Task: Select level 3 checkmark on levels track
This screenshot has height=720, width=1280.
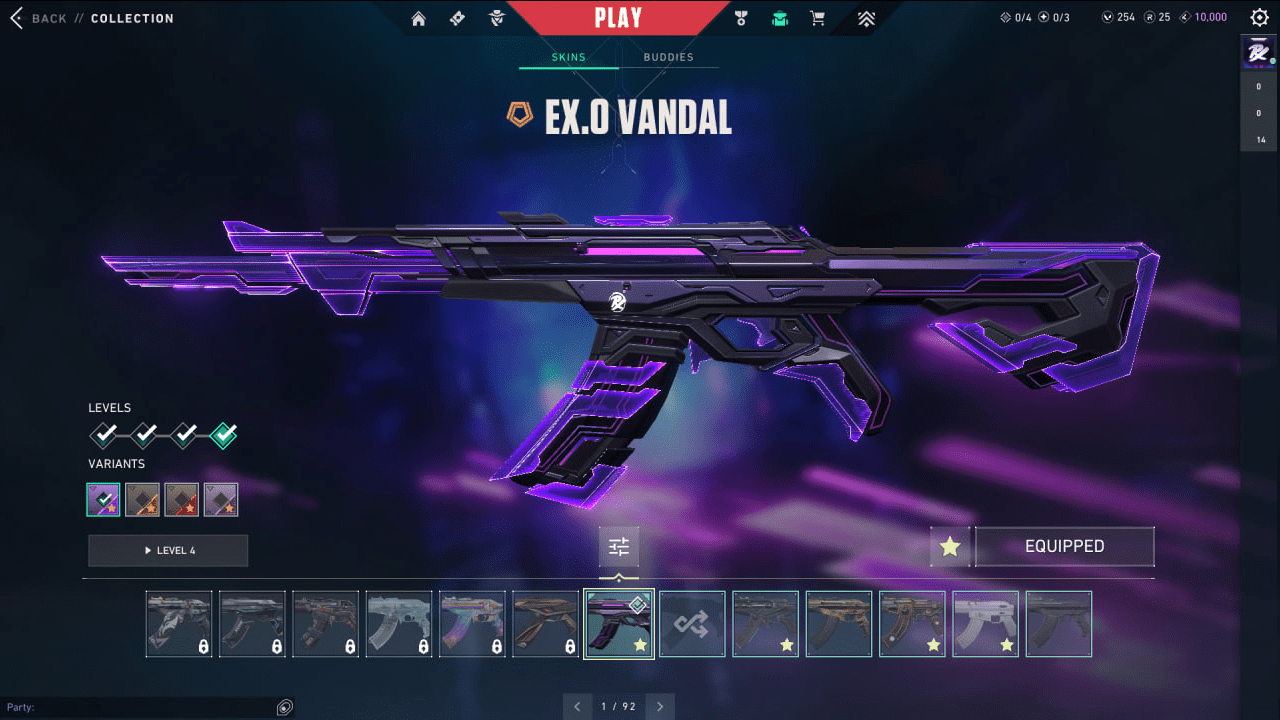Action: (x=184, y=435)
